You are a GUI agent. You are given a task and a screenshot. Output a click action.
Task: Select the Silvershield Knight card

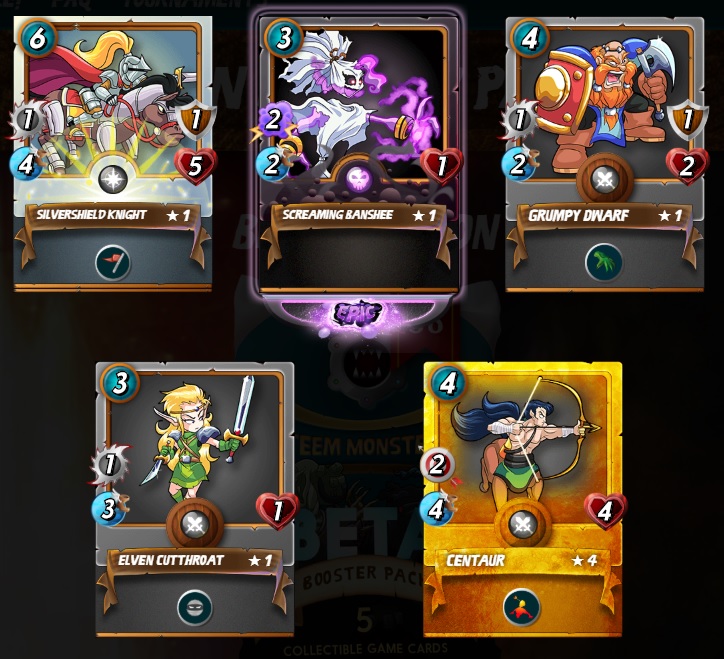[113, 150]
